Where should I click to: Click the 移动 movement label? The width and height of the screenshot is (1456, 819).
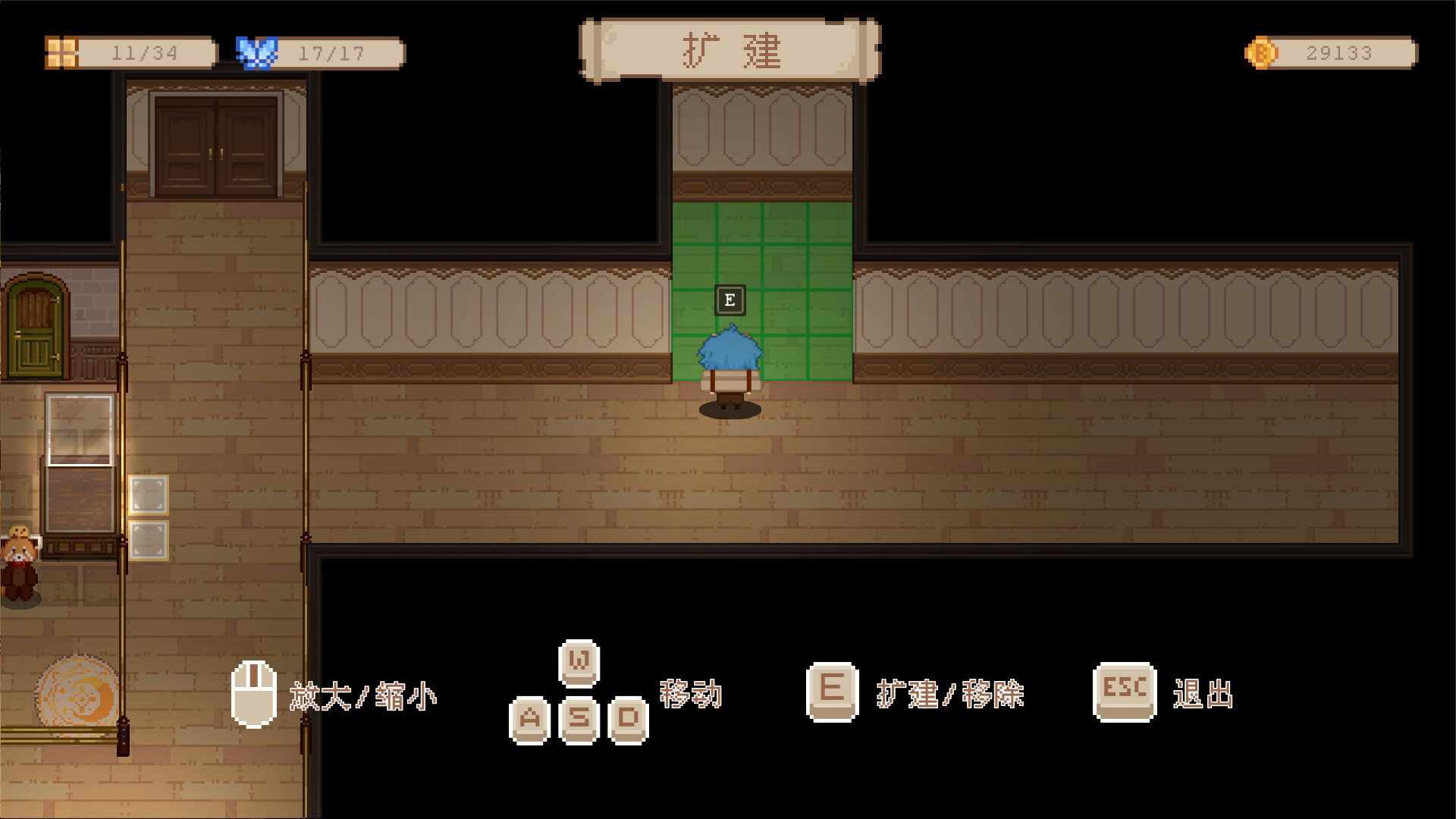tap(691, 692)
